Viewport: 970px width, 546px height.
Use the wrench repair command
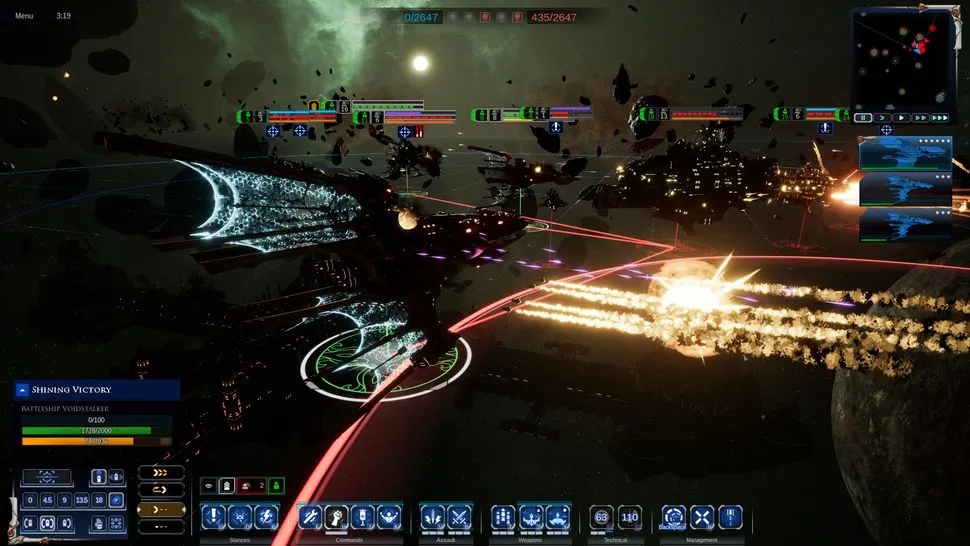(310, 516)
